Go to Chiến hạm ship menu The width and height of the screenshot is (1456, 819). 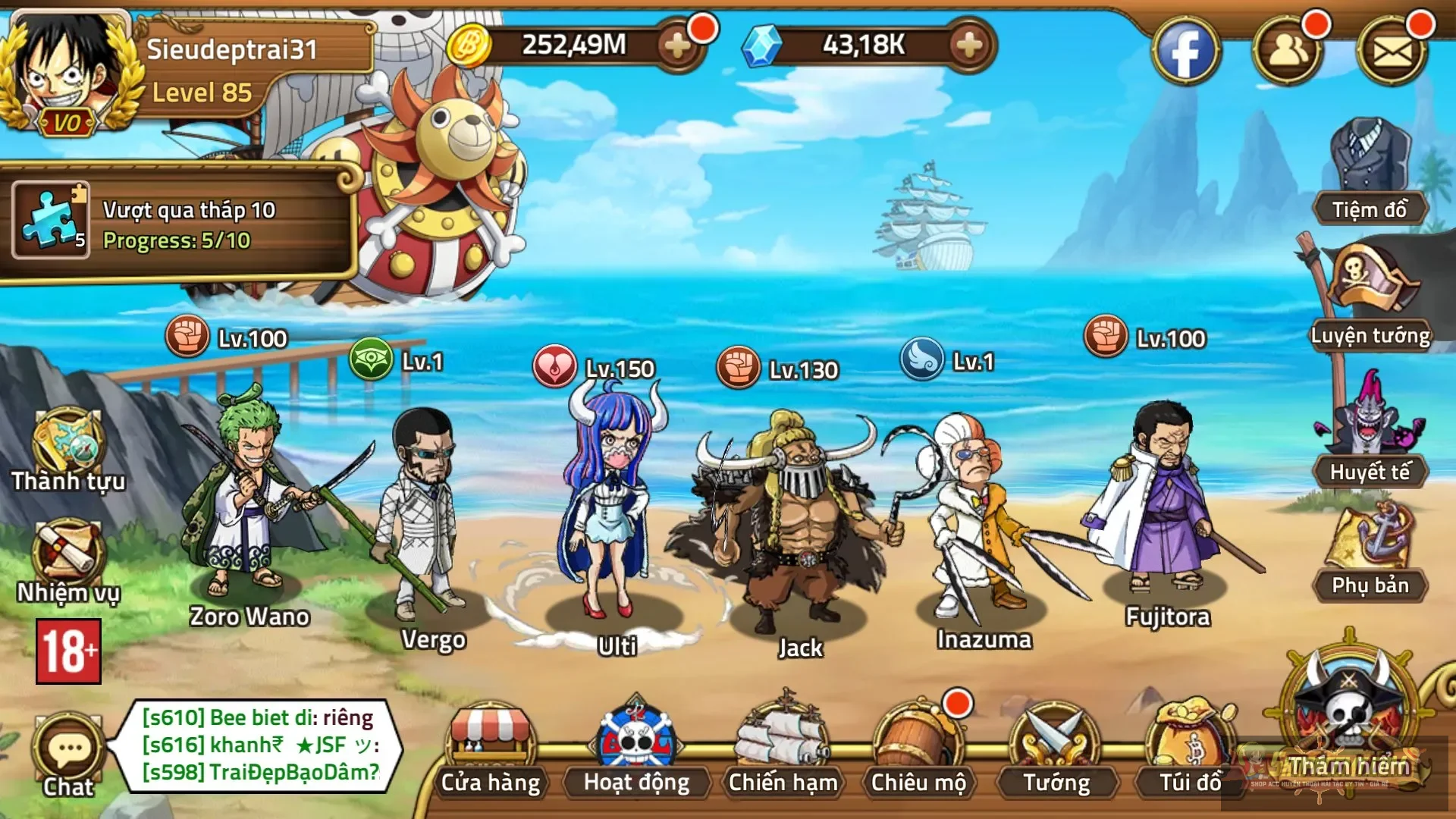(783, 751)
